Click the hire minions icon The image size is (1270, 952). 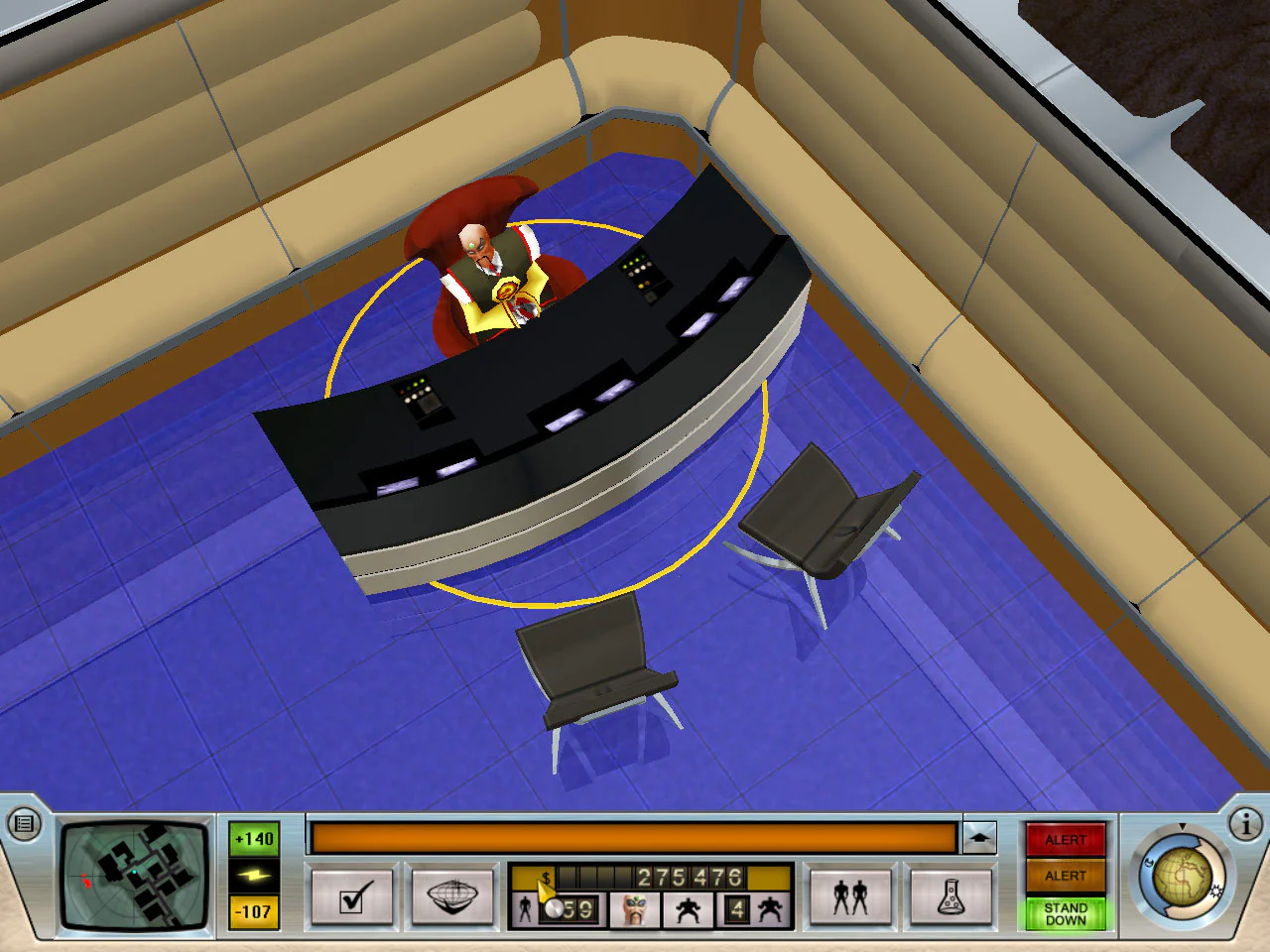(x=850, y=895)
